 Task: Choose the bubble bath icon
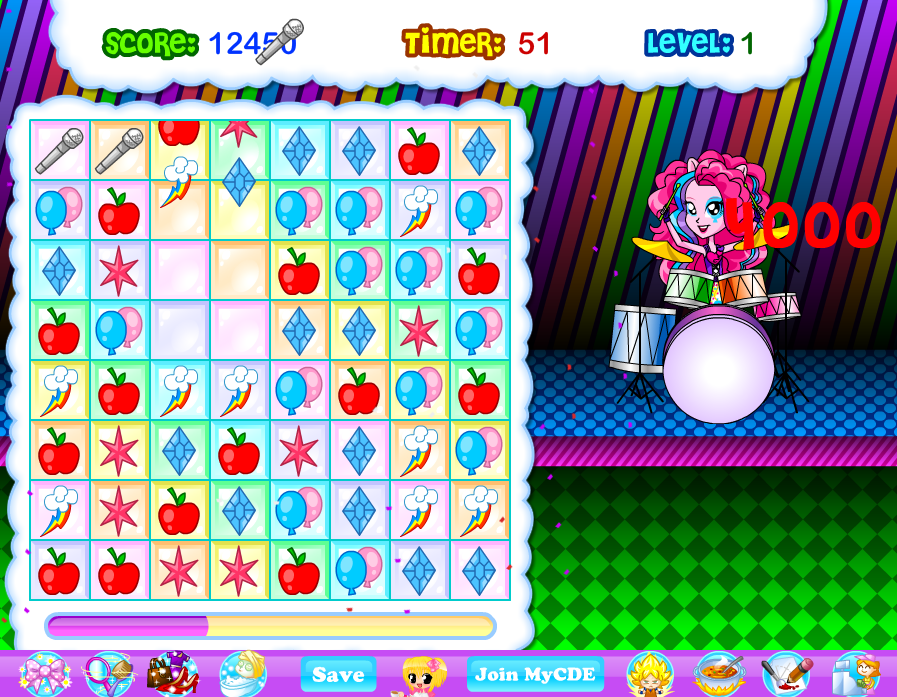[x=242, y=674]
